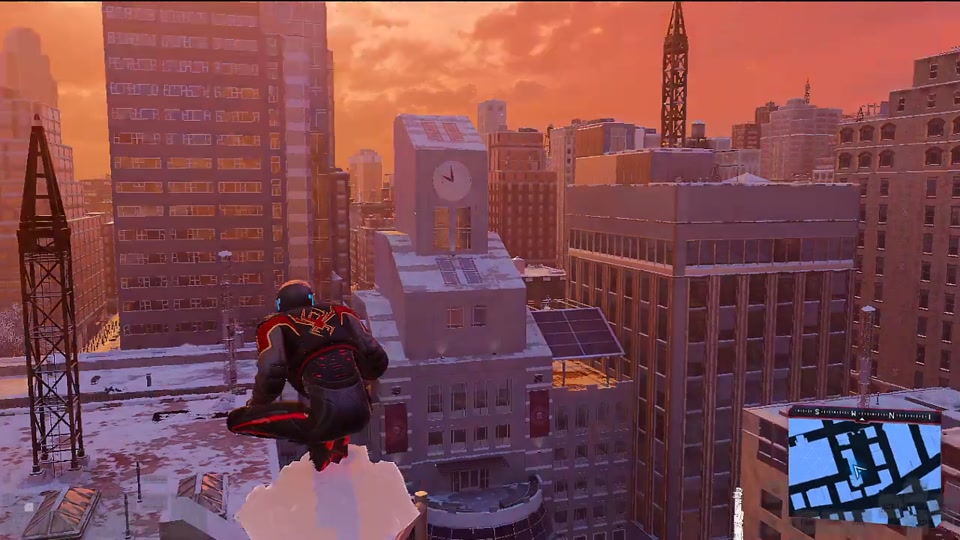Click the player arrow marker on the minimap
The image size is (960, 540).
pyautogui.click(x=857, y=470)
